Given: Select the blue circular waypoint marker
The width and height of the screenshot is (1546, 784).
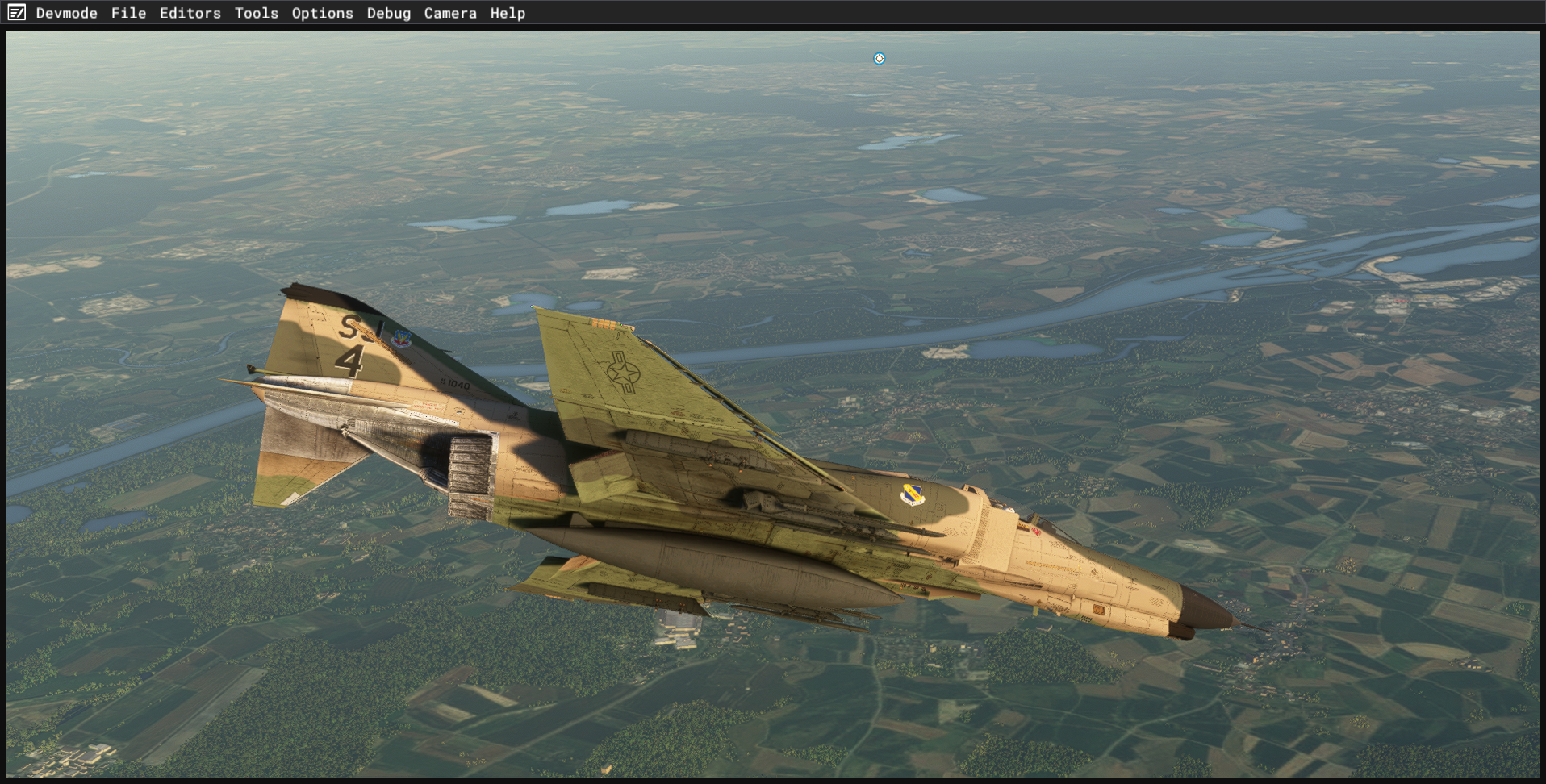Looking at the screenshot, I should click(879, 59).
